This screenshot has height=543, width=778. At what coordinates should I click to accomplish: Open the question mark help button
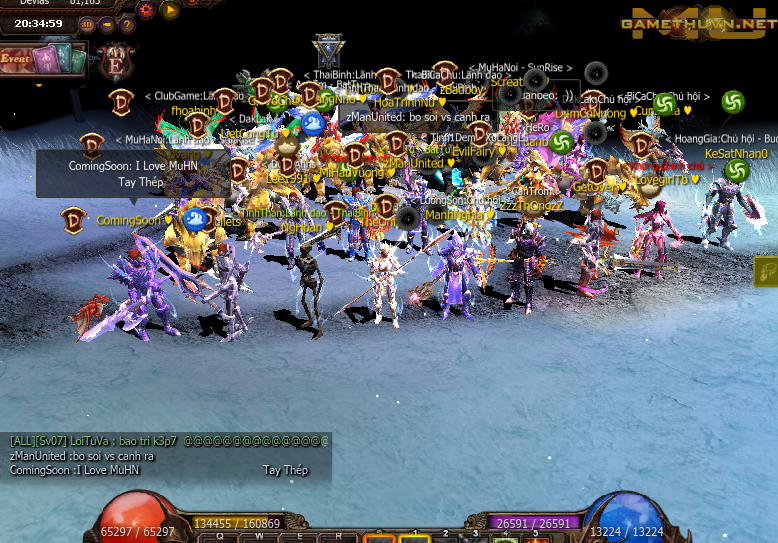coord(127,24)
